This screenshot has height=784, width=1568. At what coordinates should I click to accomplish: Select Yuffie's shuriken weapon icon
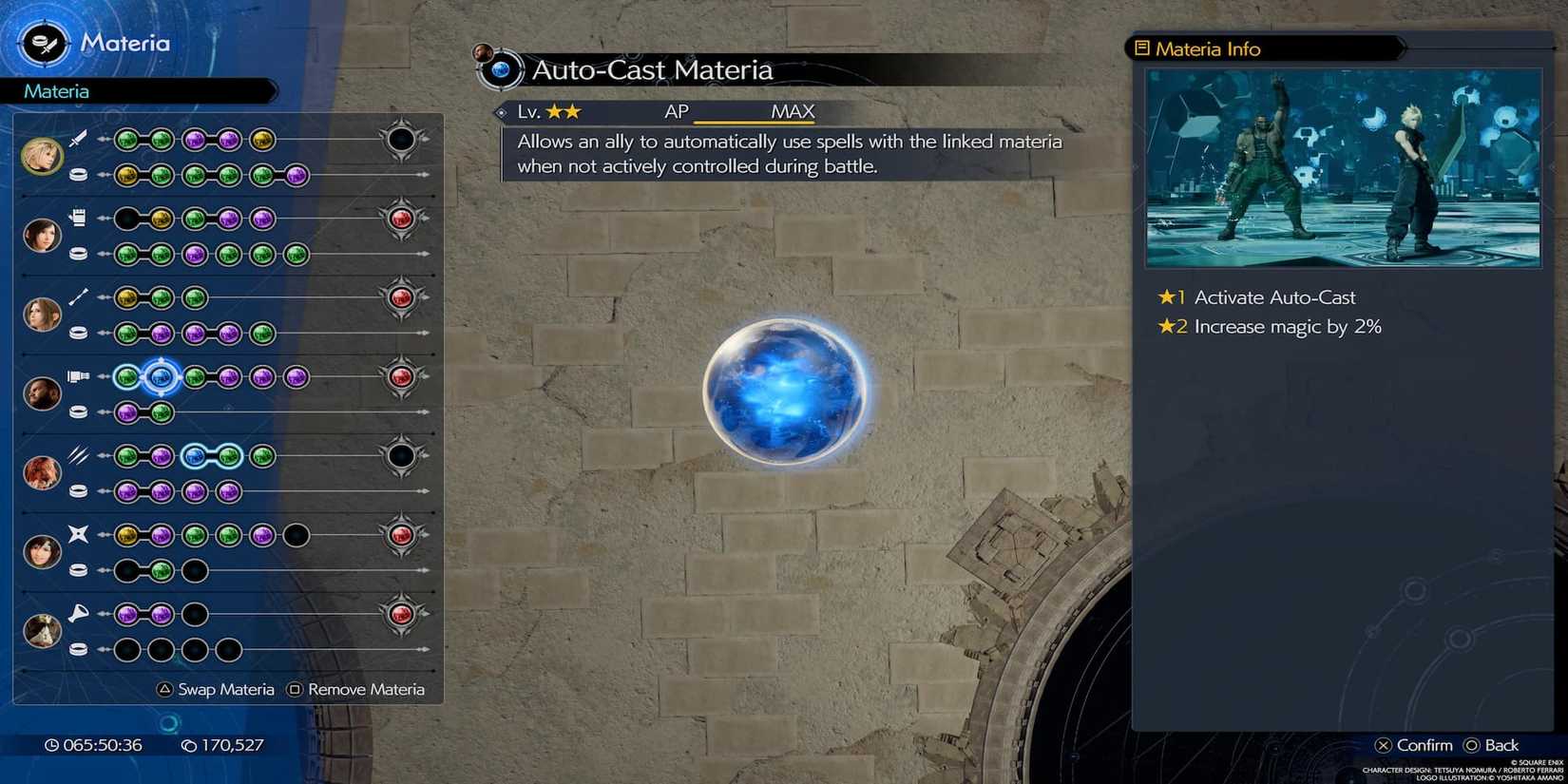(78, 534)
